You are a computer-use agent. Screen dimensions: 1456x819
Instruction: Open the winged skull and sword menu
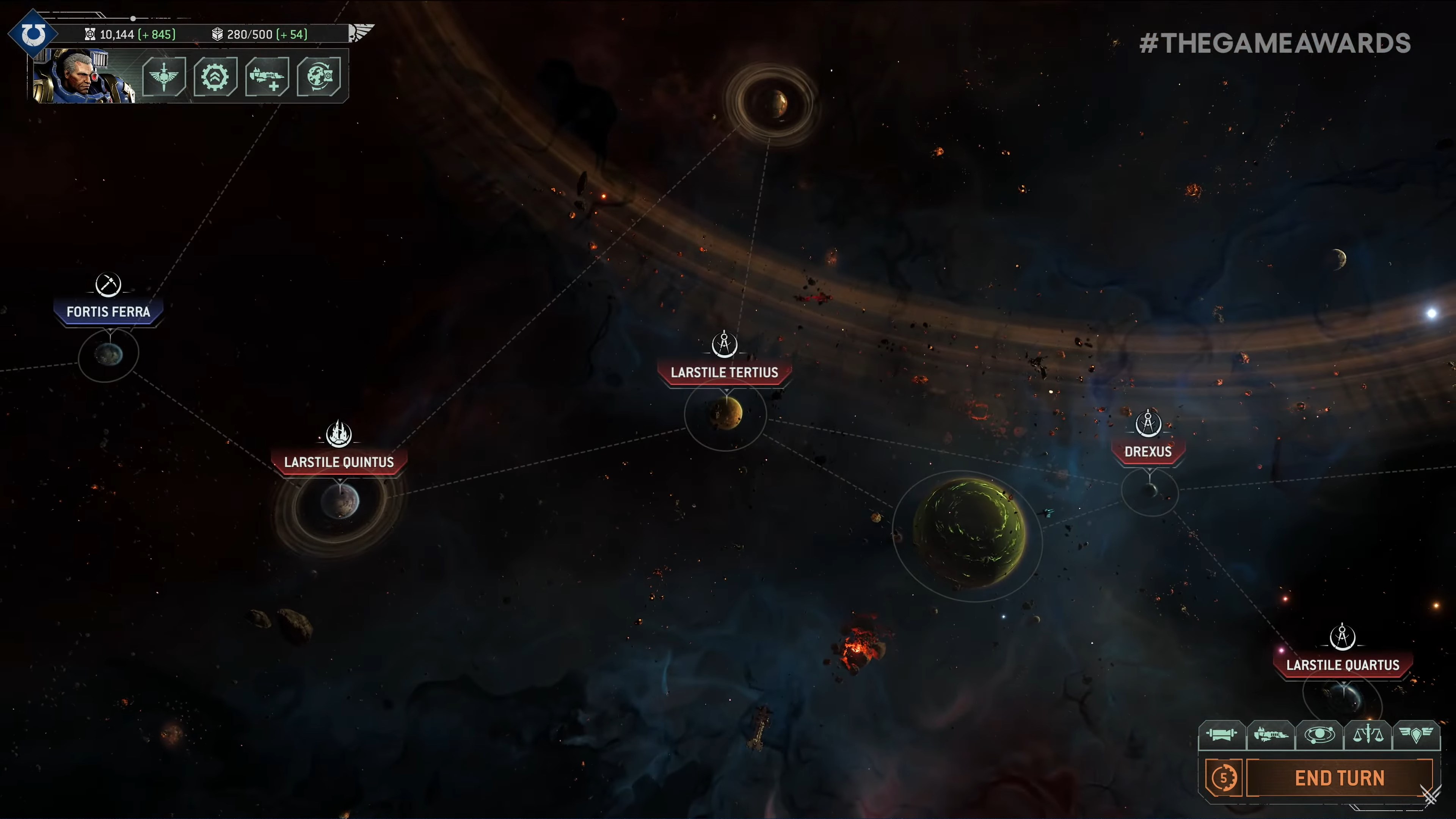point(164,76)
